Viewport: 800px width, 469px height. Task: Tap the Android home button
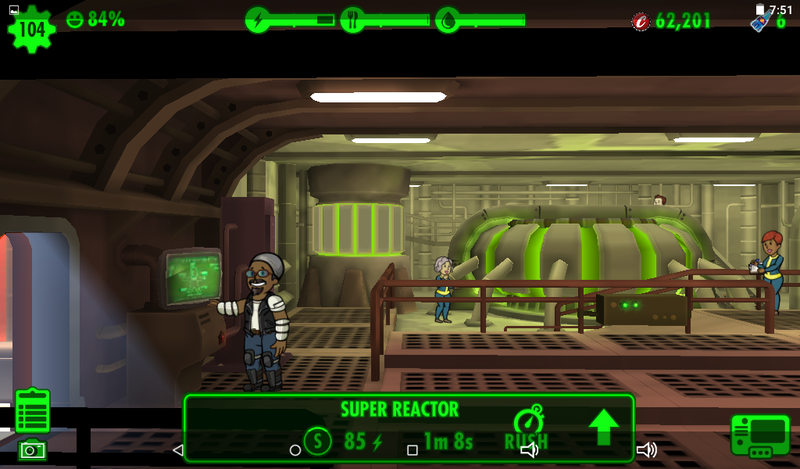click(x=295, y=450)
